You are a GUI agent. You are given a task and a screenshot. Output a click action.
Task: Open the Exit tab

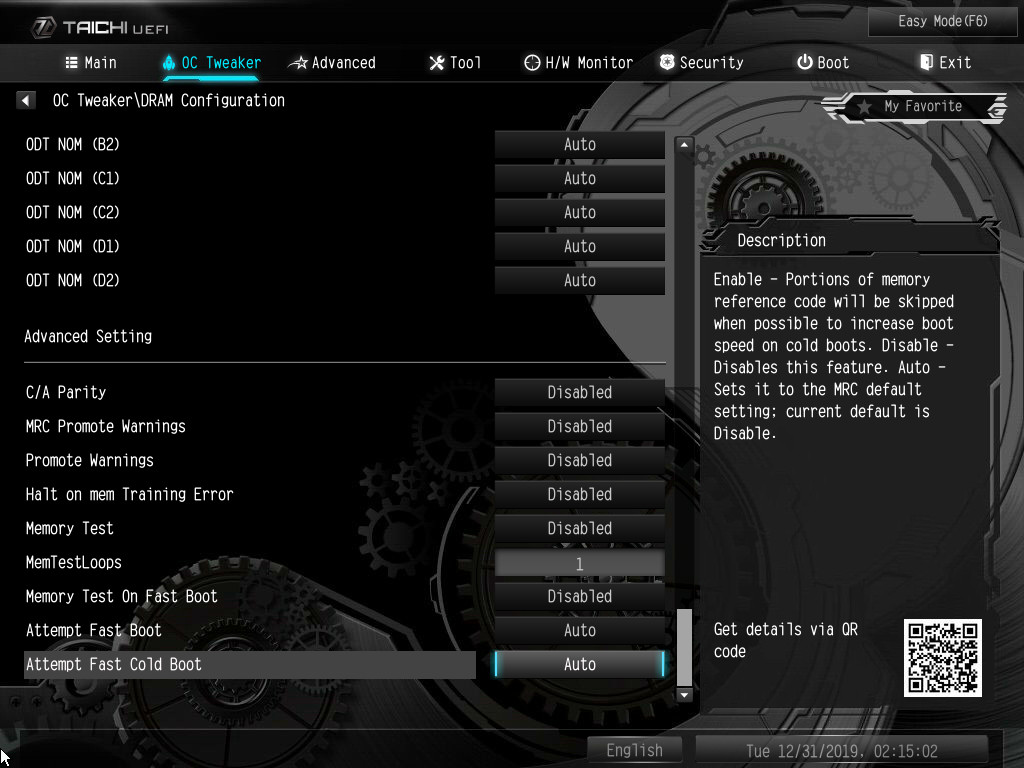pyautogui.click(x=945, y=62)
